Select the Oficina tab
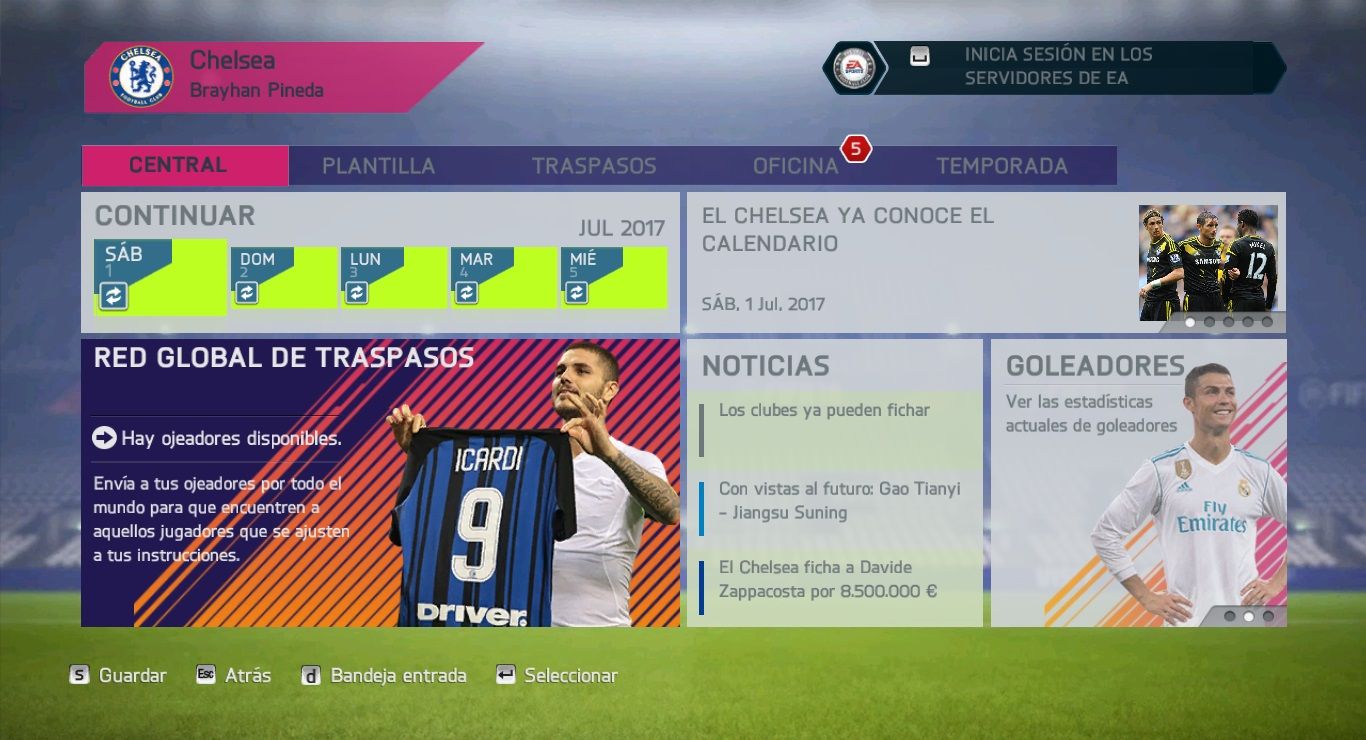This screenshot has width=1366, height=740. (x=795, y=166)
